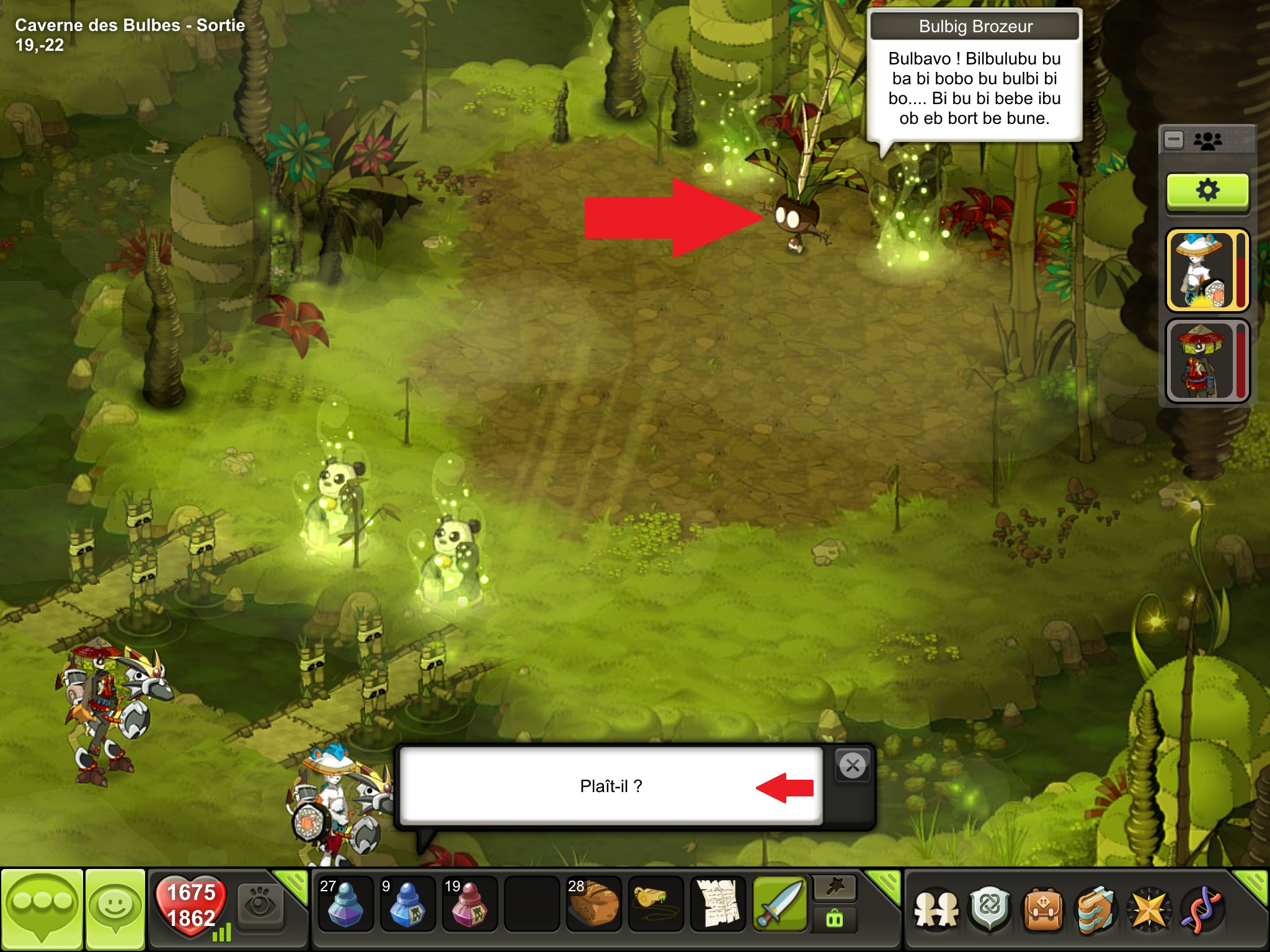Switch shortcut bar to spells wand tab
Viewport: 1270px width, 952px height.
(x=835, y=888)
